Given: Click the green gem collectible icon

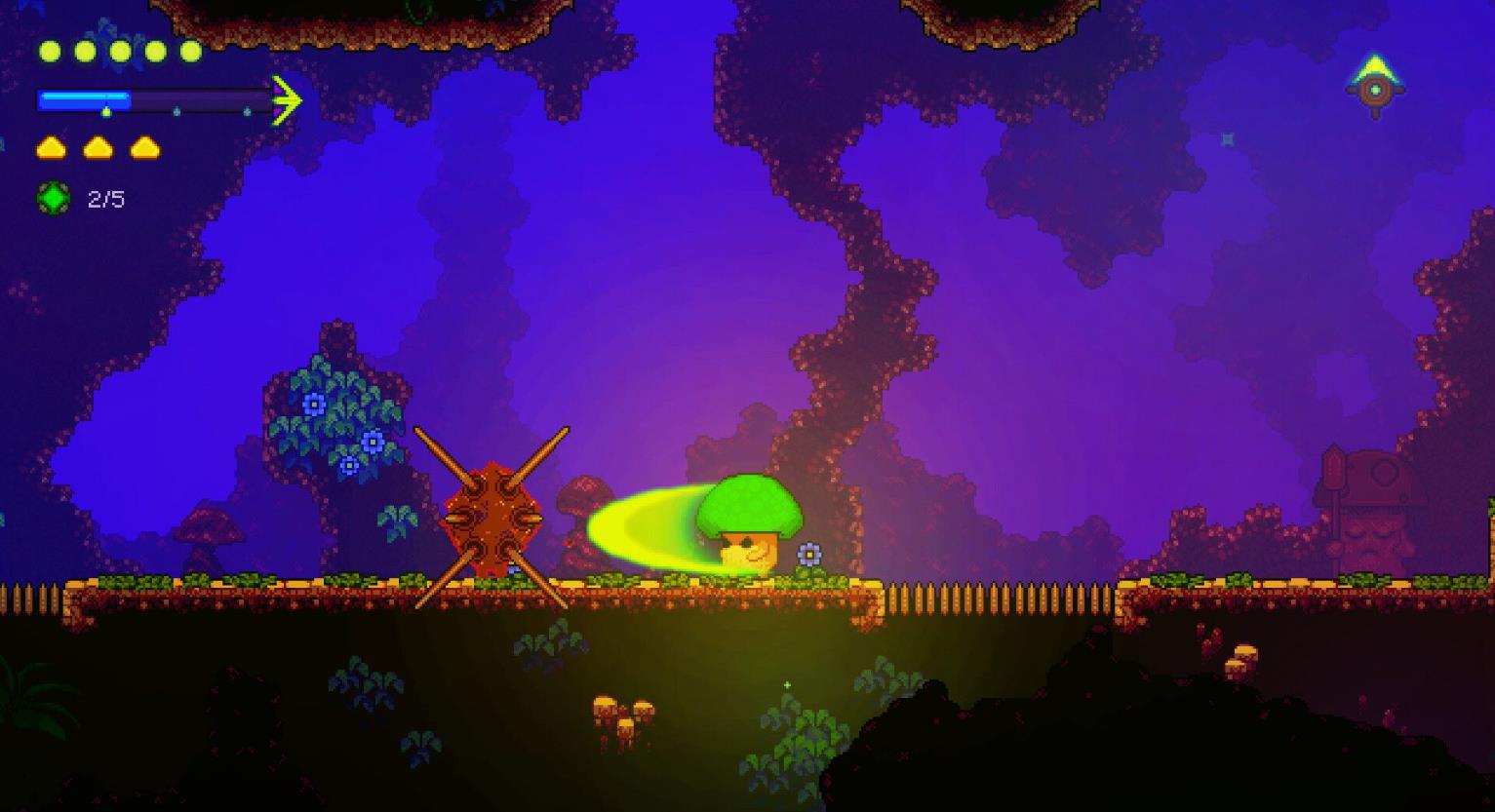Looking at the screenshot, I should pos(54,199).
